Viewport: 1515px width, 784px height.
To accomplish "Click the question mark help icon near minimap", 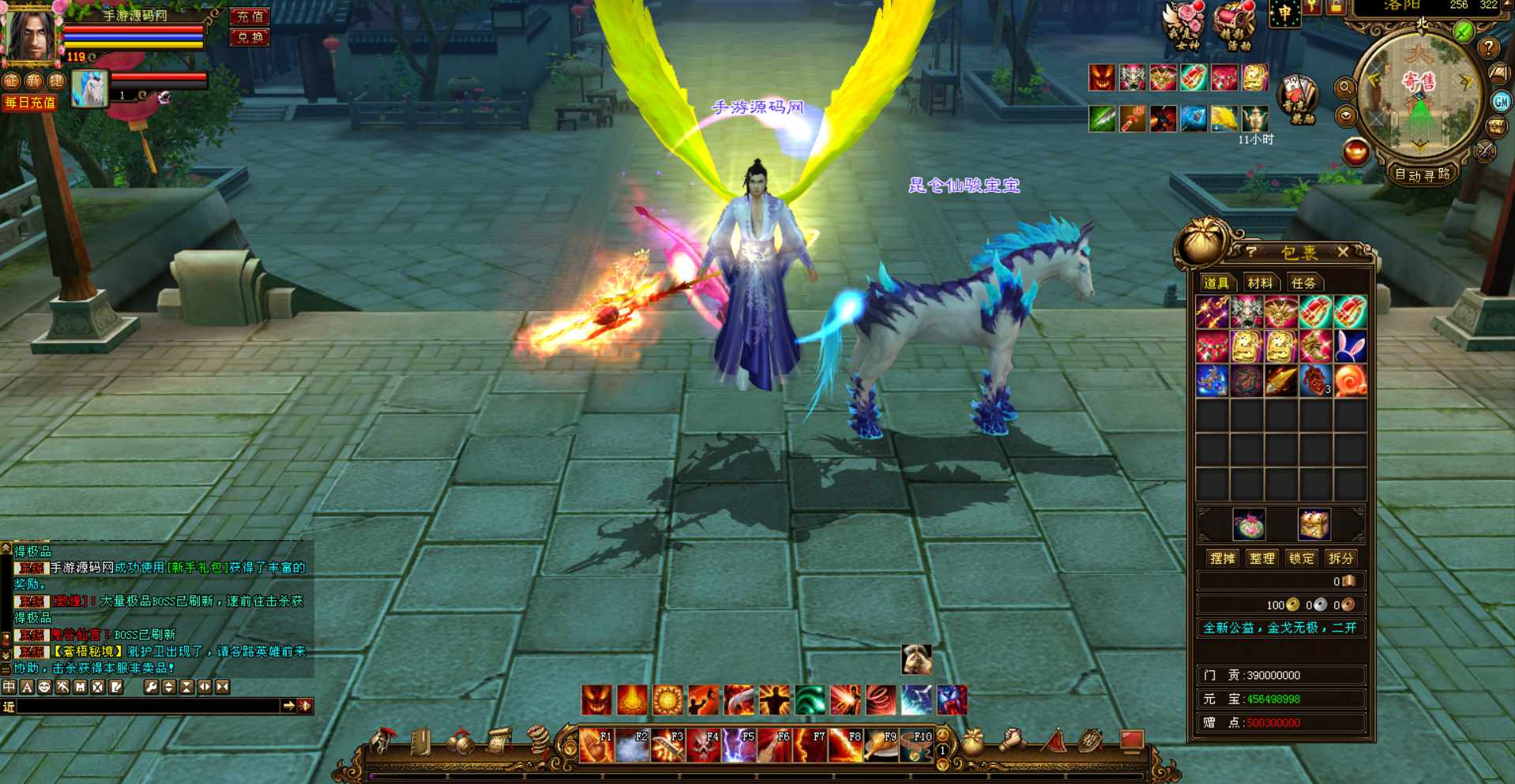I will point(1489,47).
